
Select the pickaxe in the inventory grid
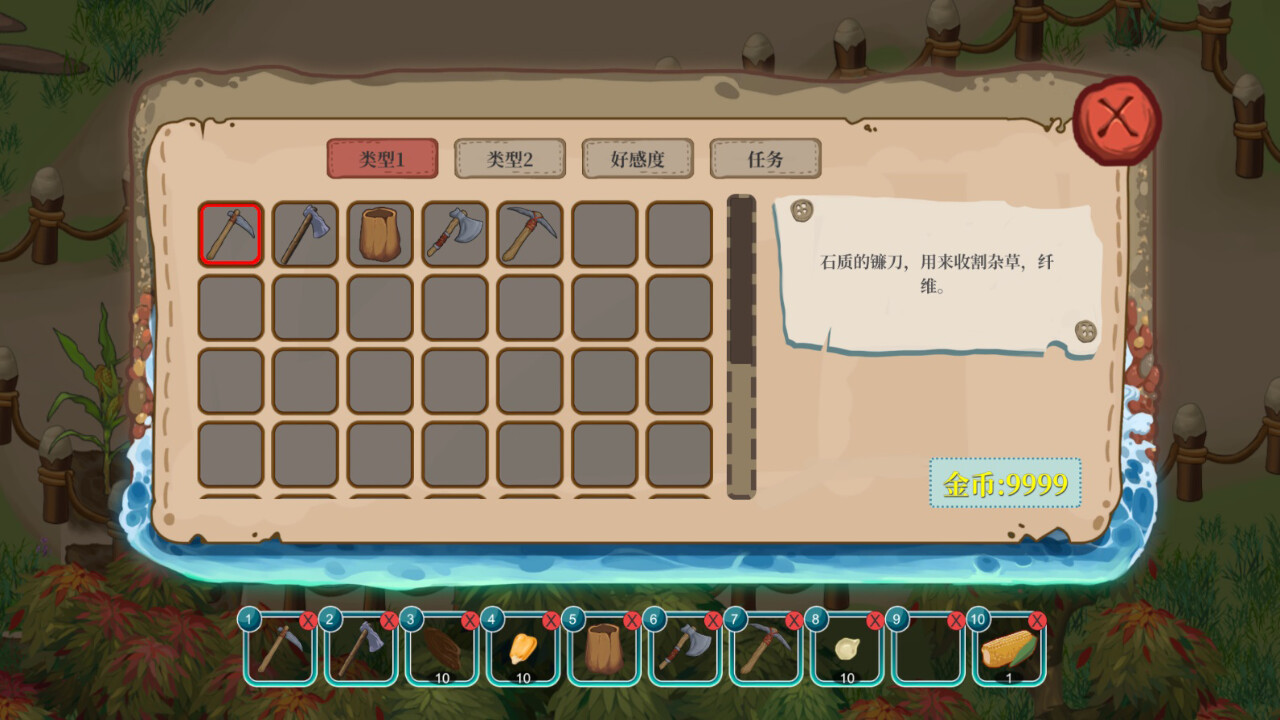528,233
